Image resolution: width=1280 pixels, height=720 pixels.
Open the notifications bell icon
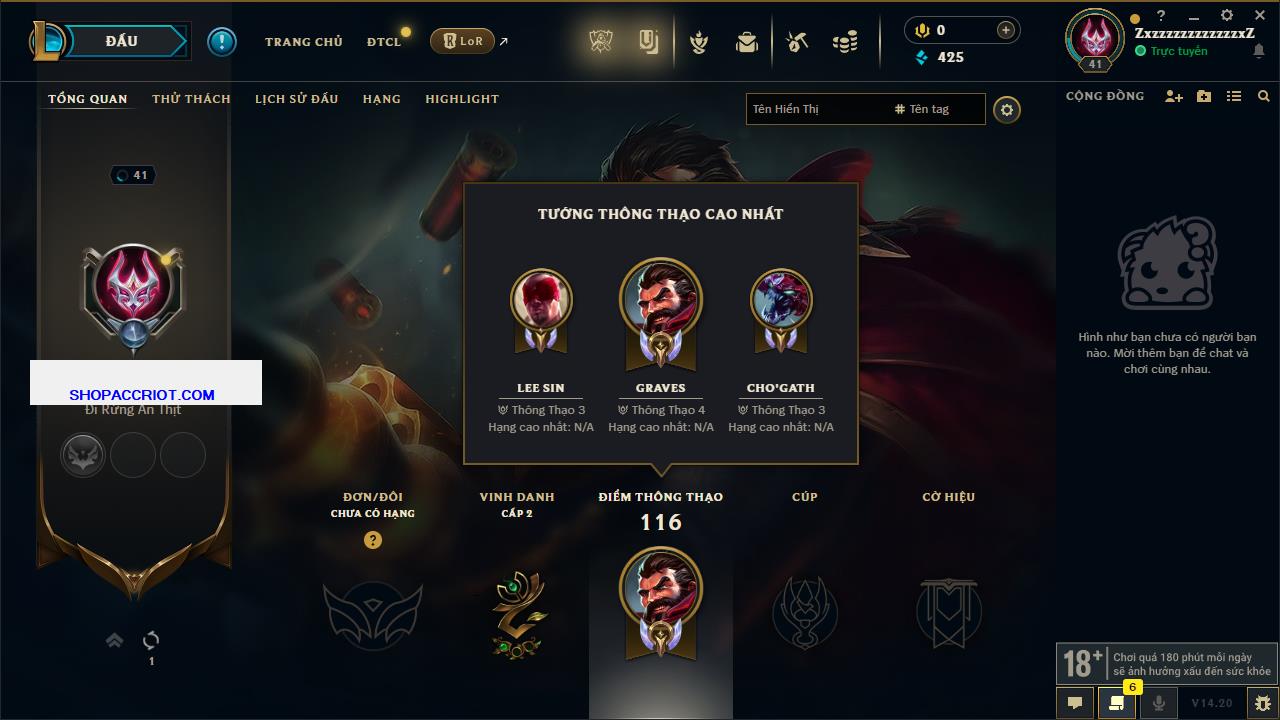[1259, 51]
